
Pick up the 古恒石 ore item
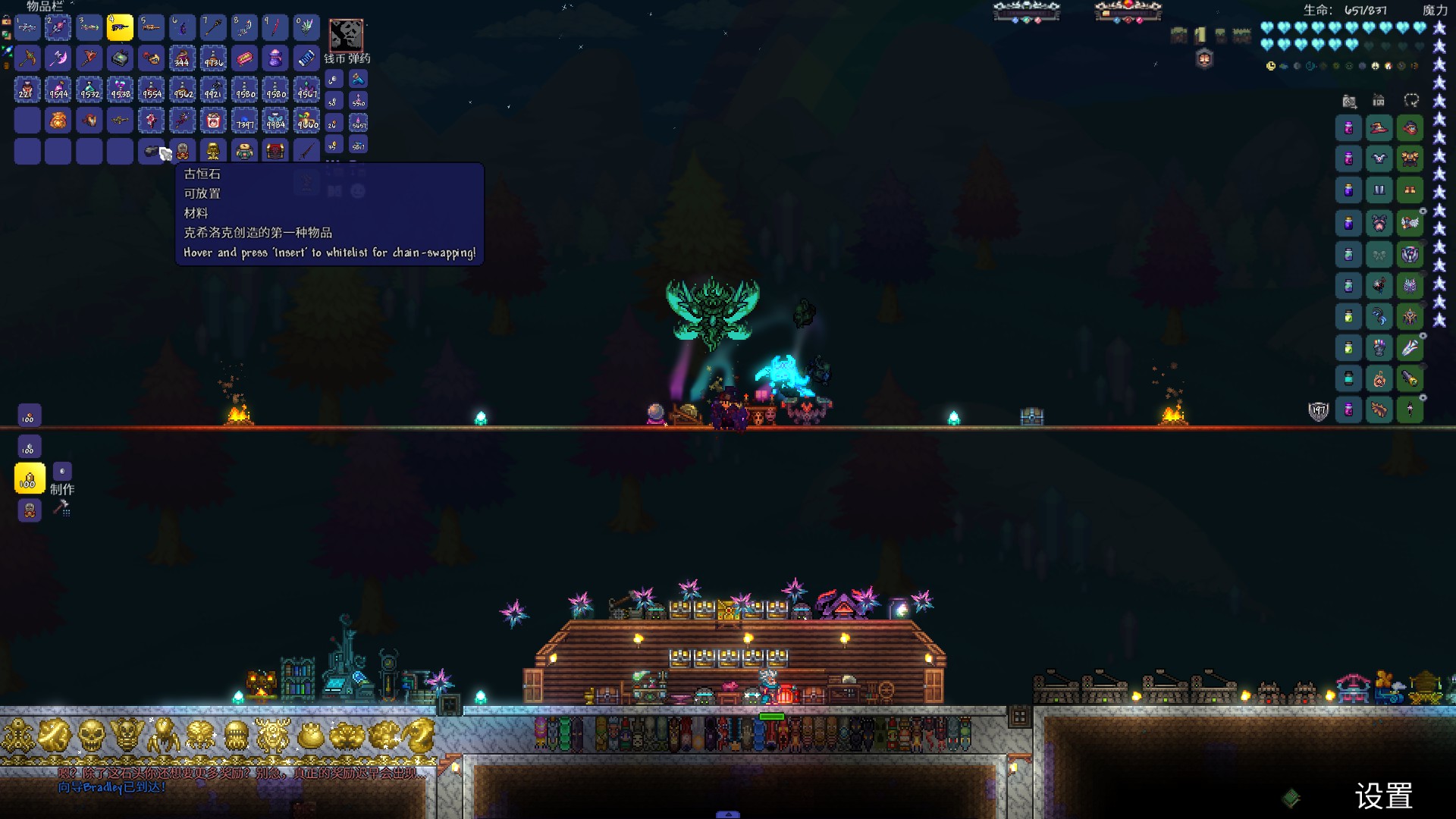152,151
